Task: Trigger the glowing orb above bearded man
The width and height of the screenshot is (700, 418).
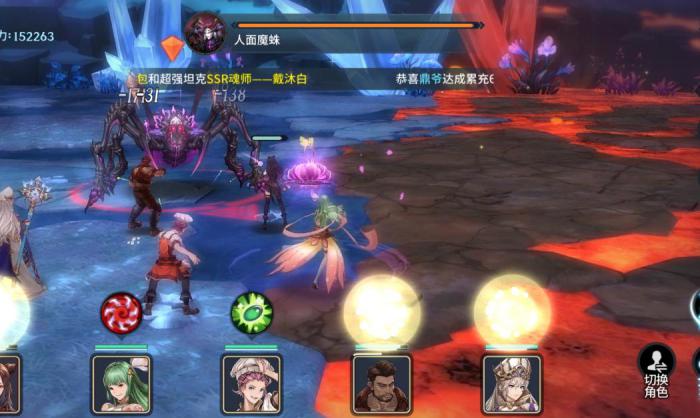Action: [x=382, y=311]
